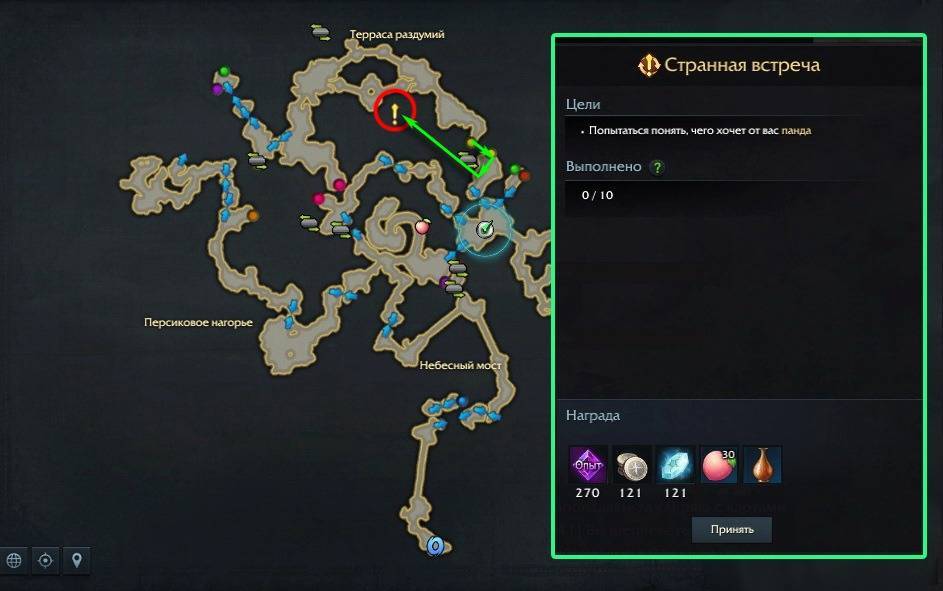Viewport: 943px width, 591px height.
Task: Center the map using the crosshair button
Action: point(45,560)
